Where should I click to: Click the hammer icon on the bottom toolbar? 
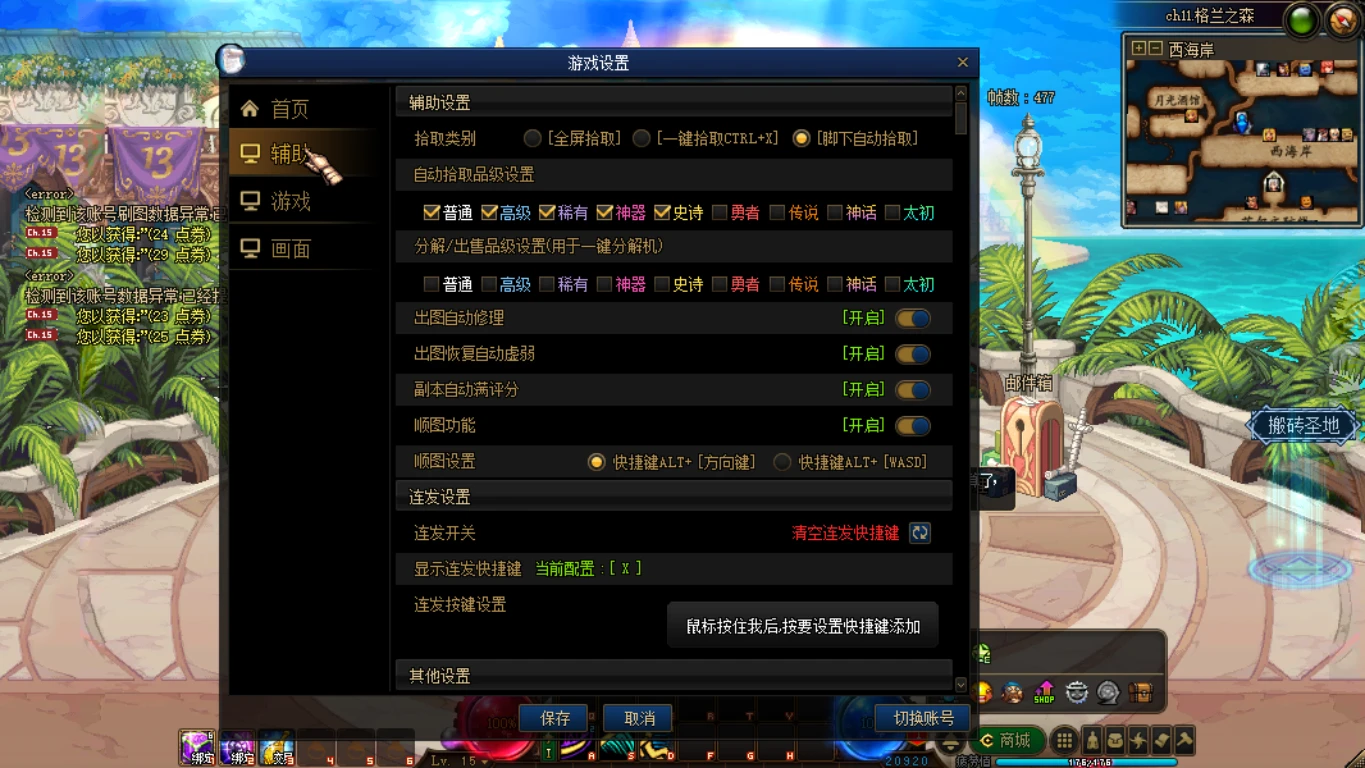(x=1186, y=740)
